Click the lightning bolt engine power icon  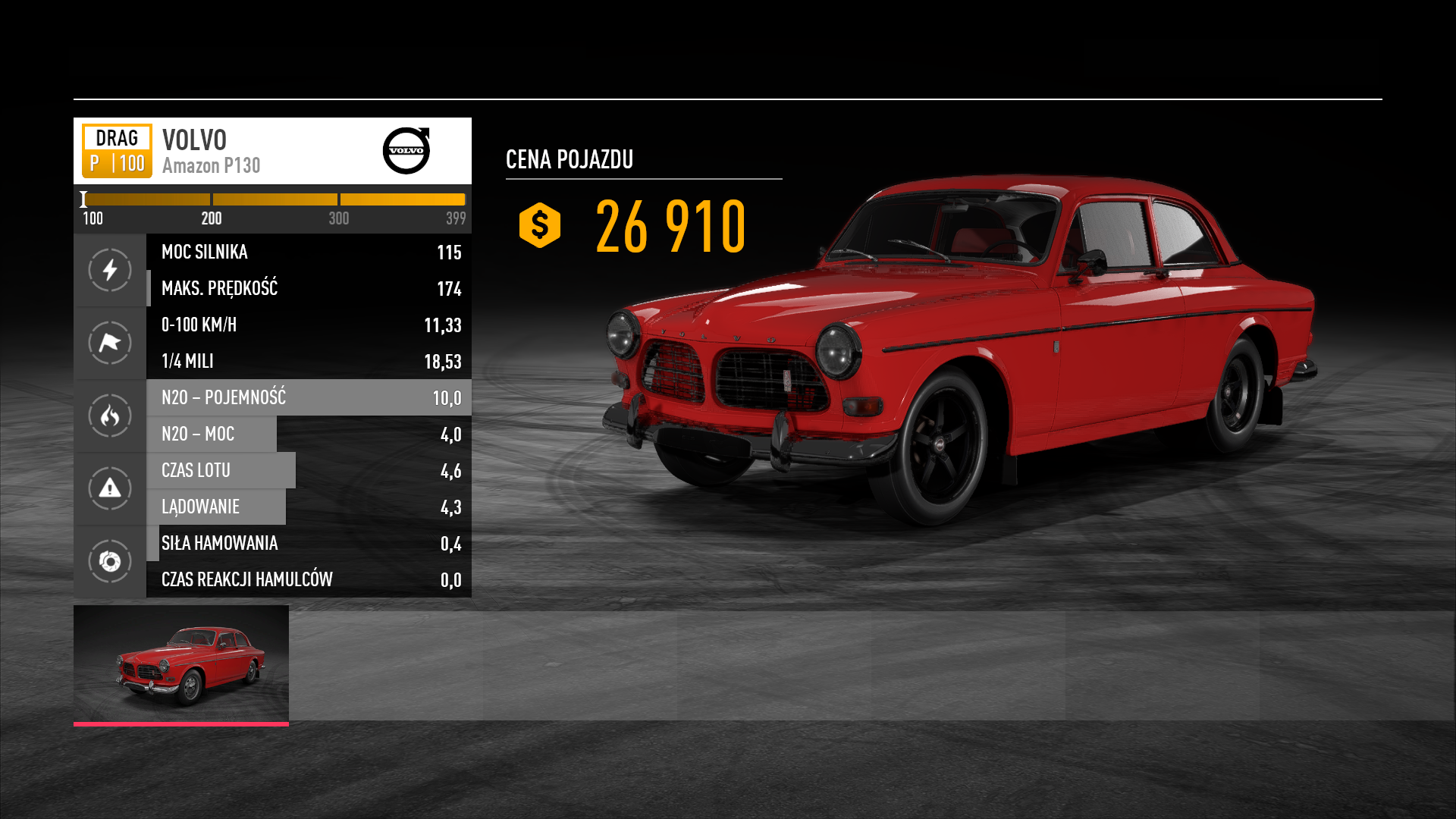click(110, 270)
